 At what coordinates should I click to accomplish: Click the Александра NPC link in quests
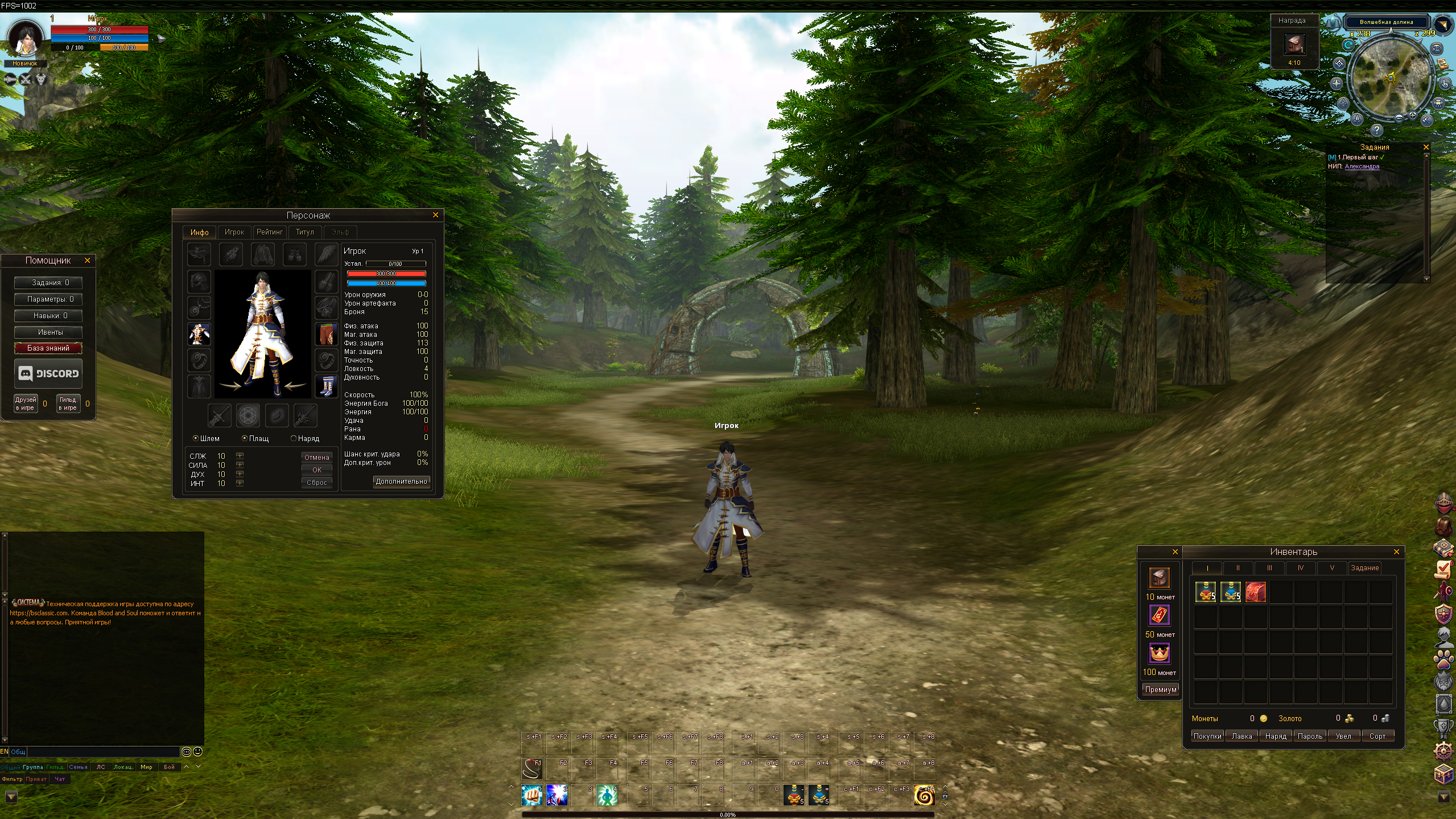1362,166
